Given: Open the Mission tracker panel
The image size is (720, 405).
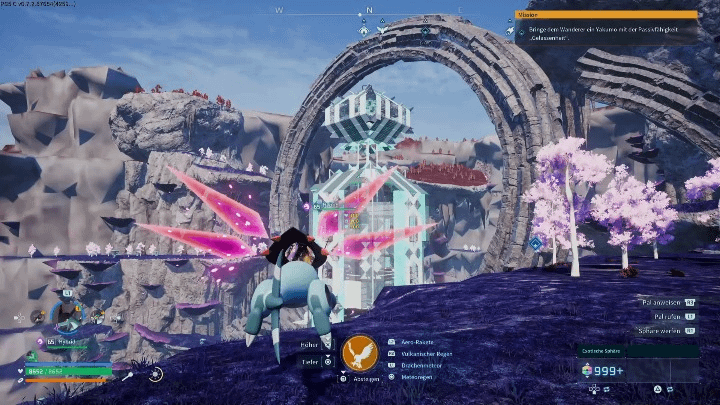Looking at the screenshot, I should [x=607, y=15].
